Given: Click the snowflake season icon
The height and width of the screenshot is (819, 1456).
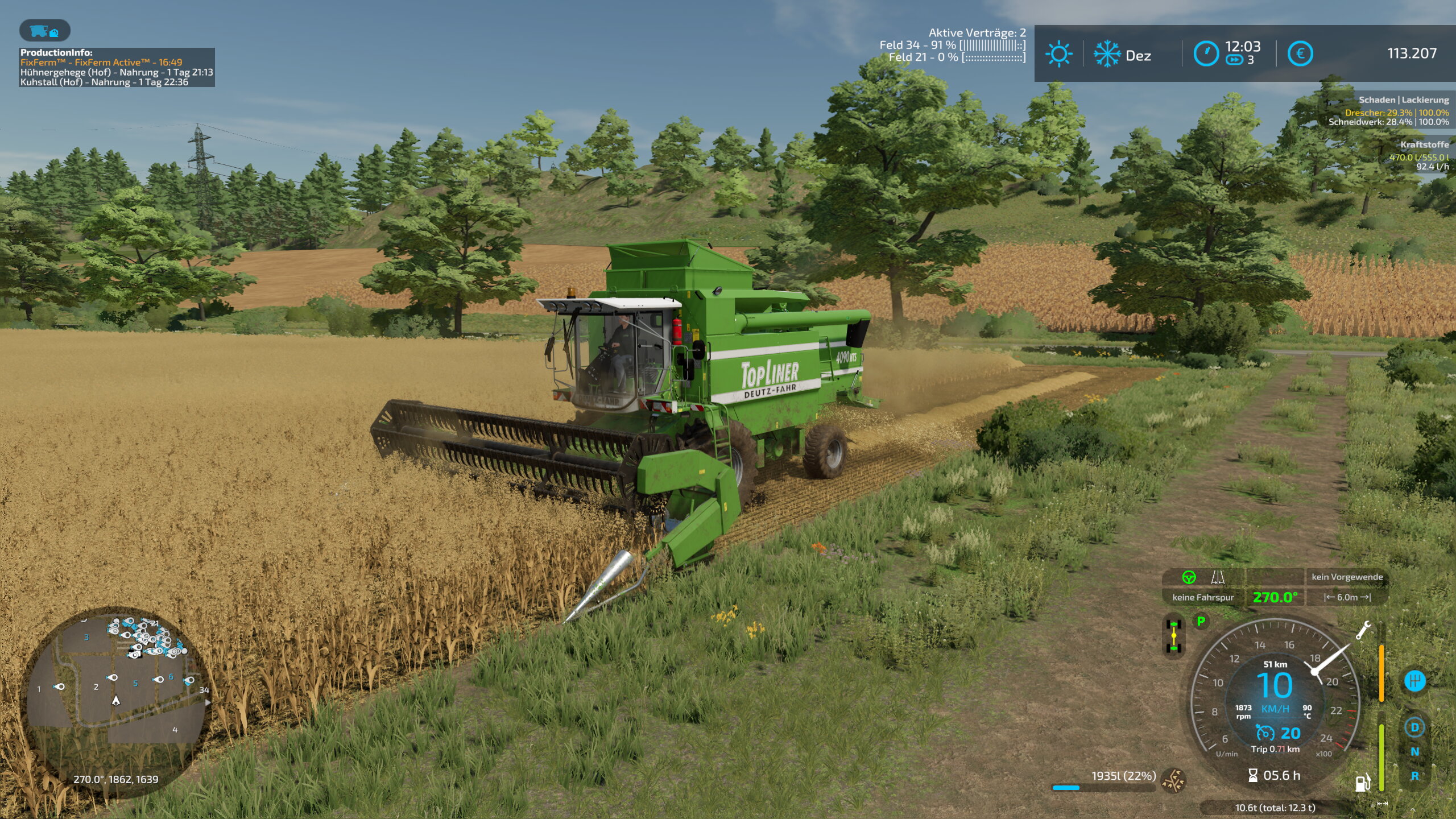Looking at the screenshot, I should click(1107, 55).
